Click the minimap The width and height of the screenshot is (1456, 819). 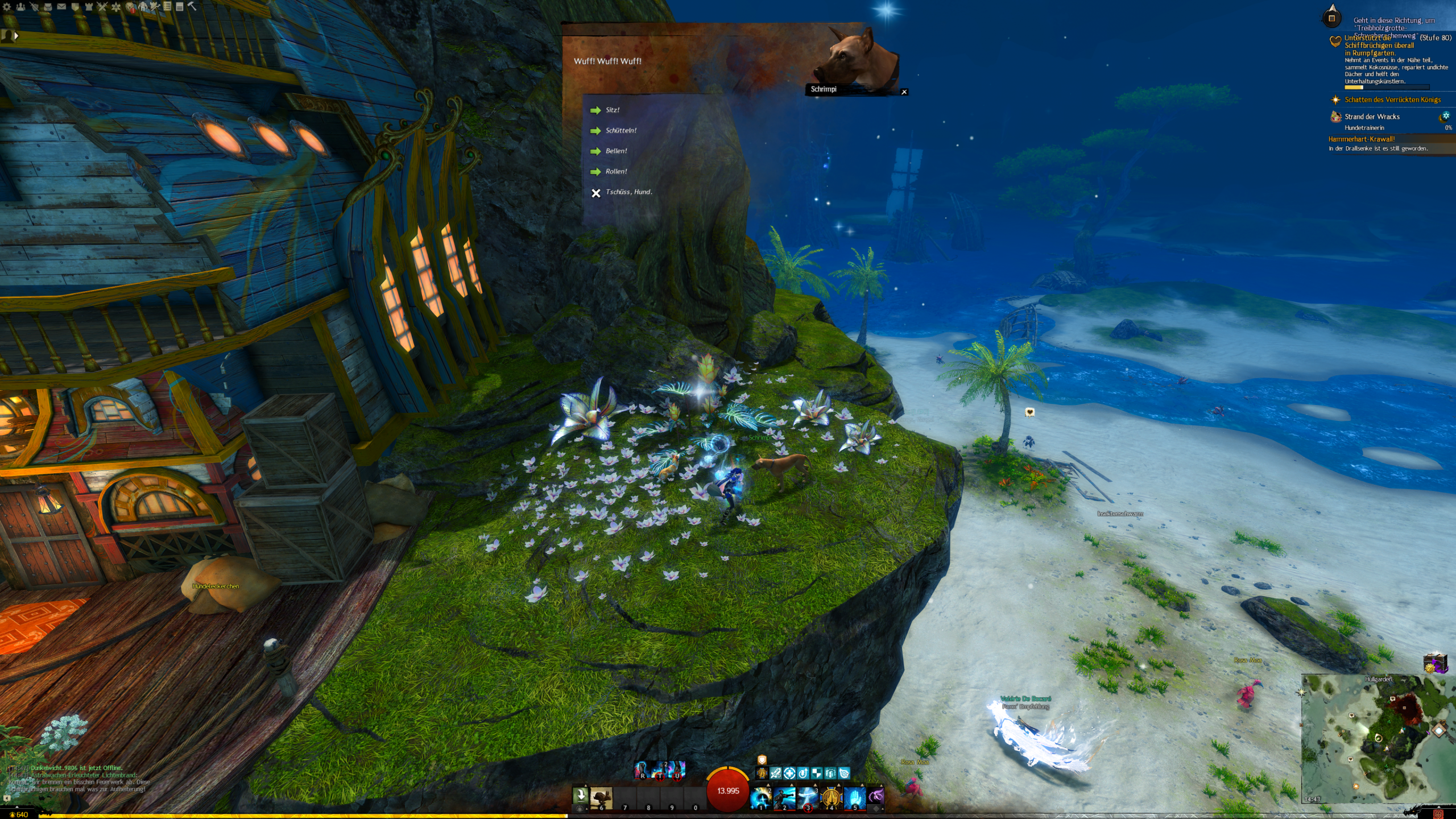[1376, 739]
